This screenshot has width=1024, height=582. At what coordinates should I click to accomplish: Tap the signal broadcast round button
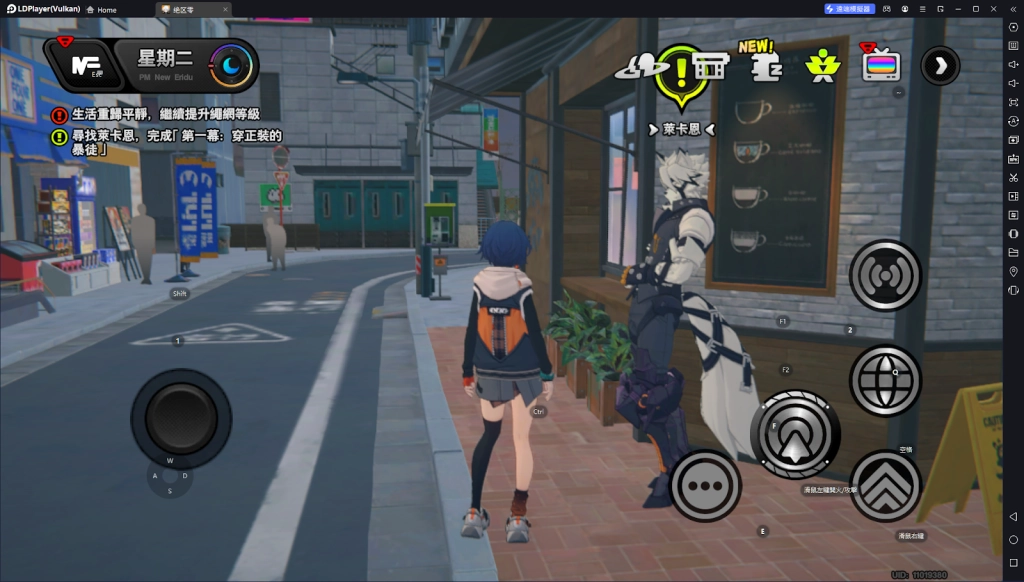pyautogui.click(x=885, y=275)
